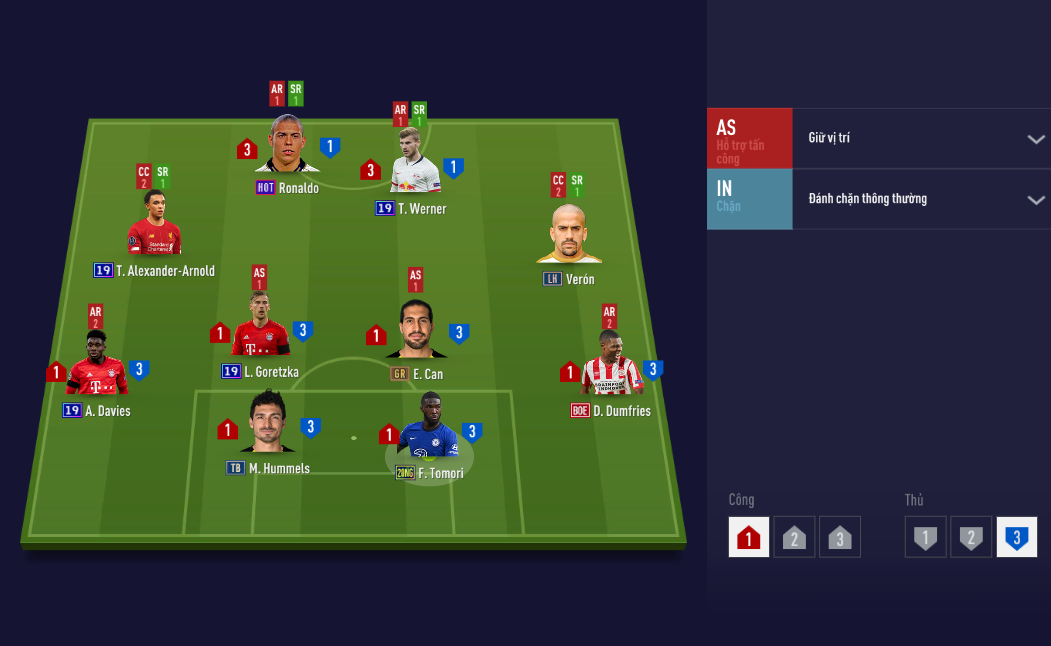
Task: Open the IN 'Đánh chặn thông thường' dropdown
Action: pos(1036,200)
